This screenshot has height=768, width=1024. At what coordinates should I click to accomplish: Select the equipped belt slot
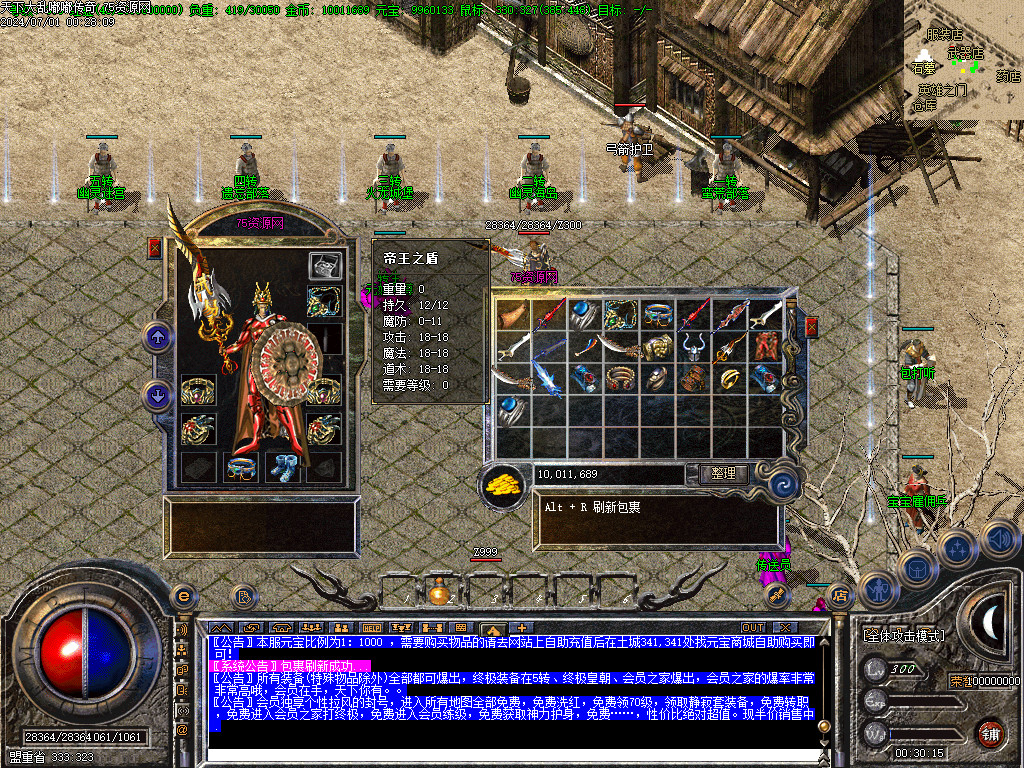(239, 467)
